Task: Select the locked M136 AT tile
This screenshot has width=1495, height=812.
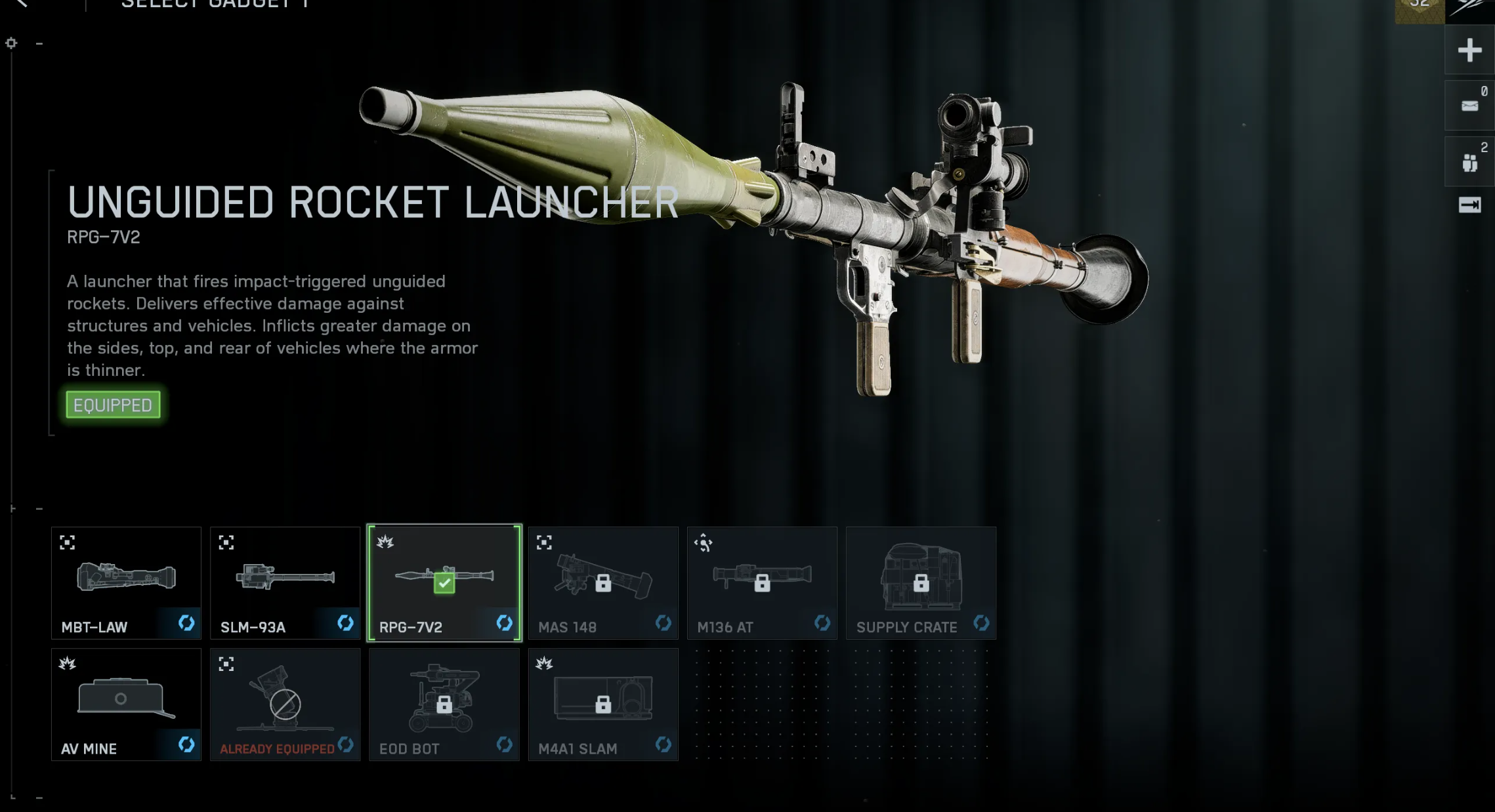Action: tap(762, 582)
